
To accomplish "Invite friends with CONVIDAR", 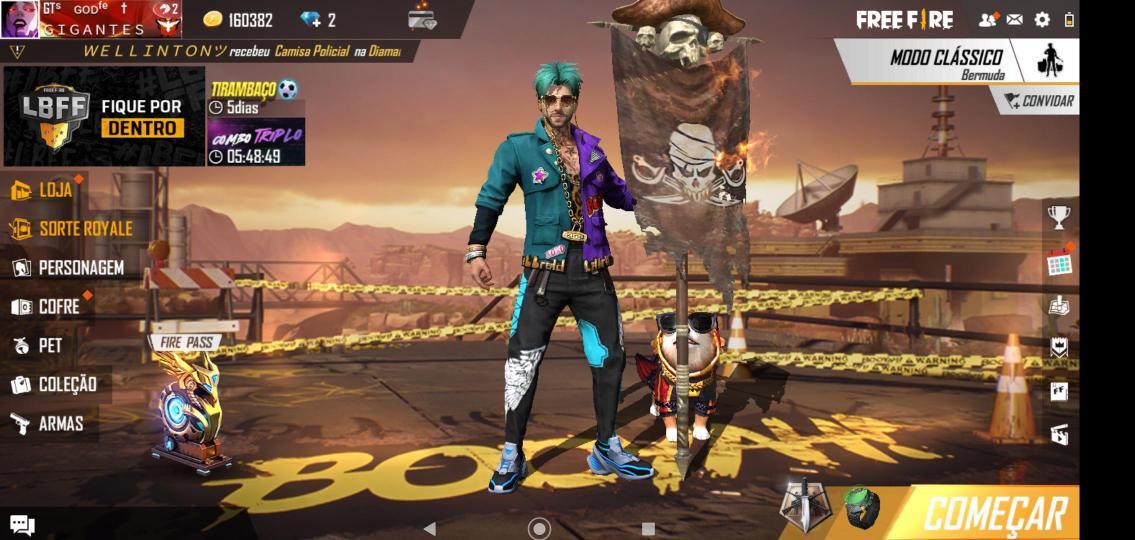I will coord(1039,101).
